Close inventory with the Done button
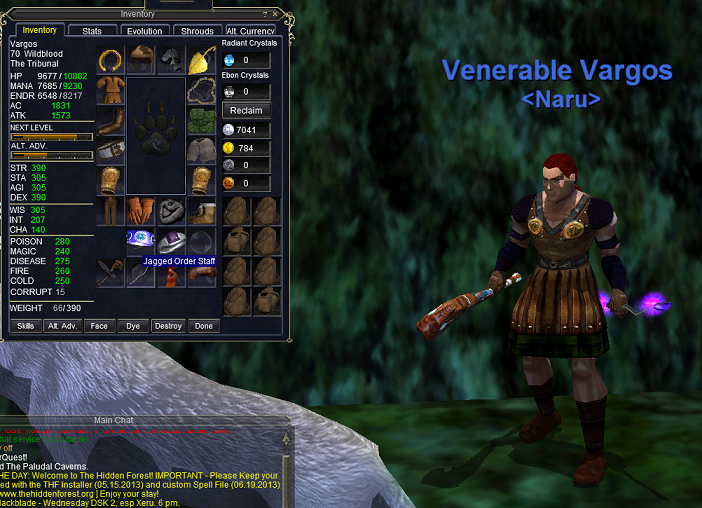702x508 pixels. tap(204, 326)
